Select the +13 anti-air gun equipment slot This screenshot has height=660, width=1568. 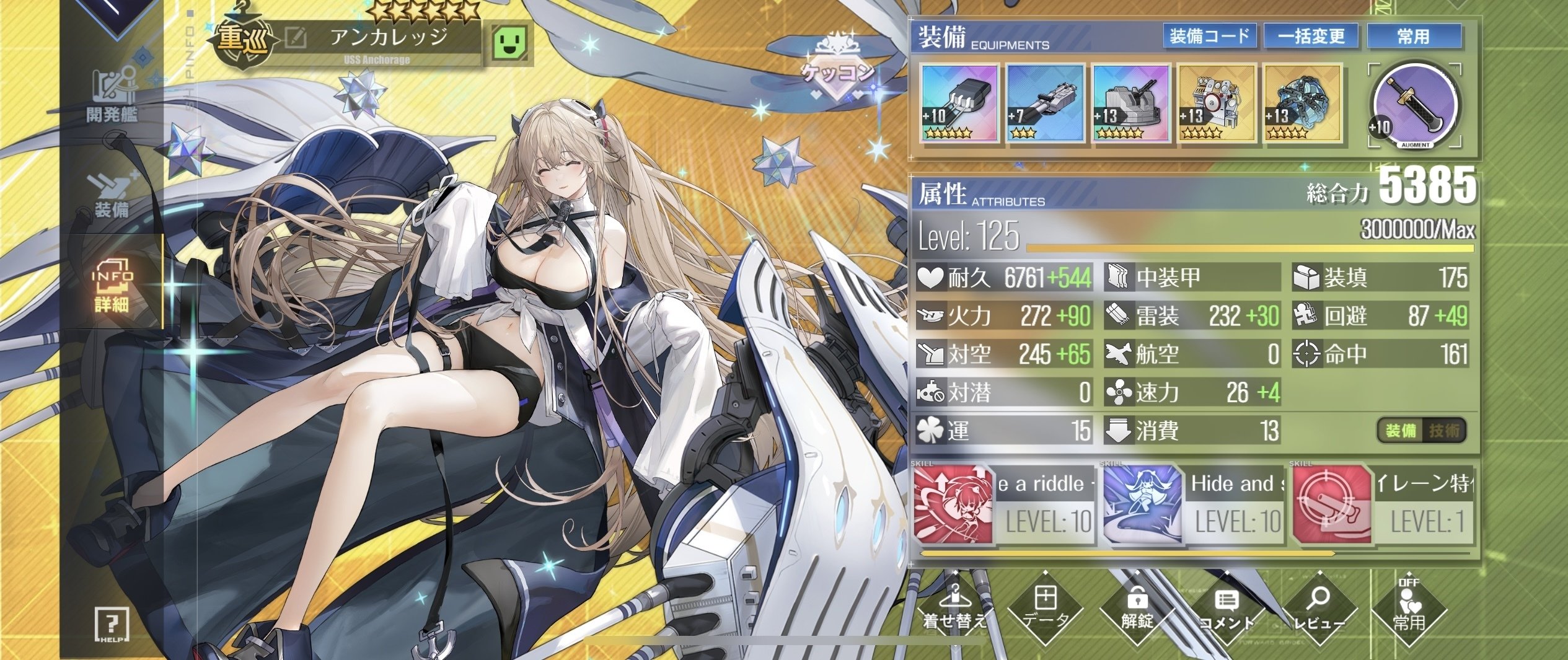[1130, 103]
